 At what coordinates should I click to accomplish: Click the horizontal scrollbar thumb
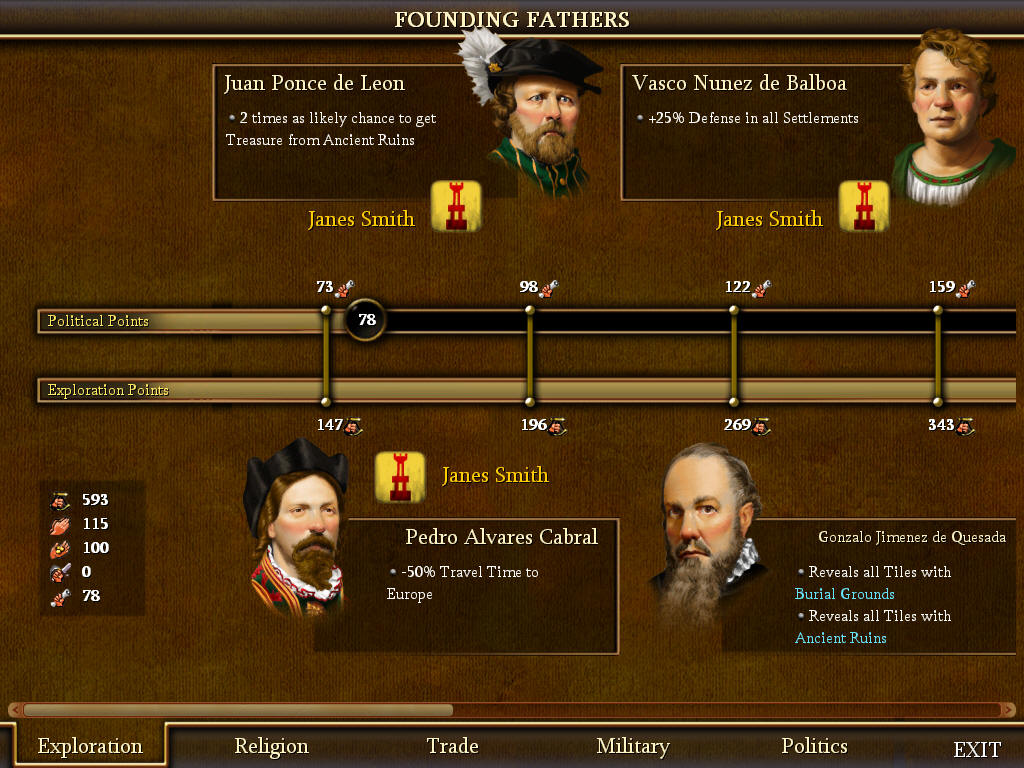click(x=237, y=710)
